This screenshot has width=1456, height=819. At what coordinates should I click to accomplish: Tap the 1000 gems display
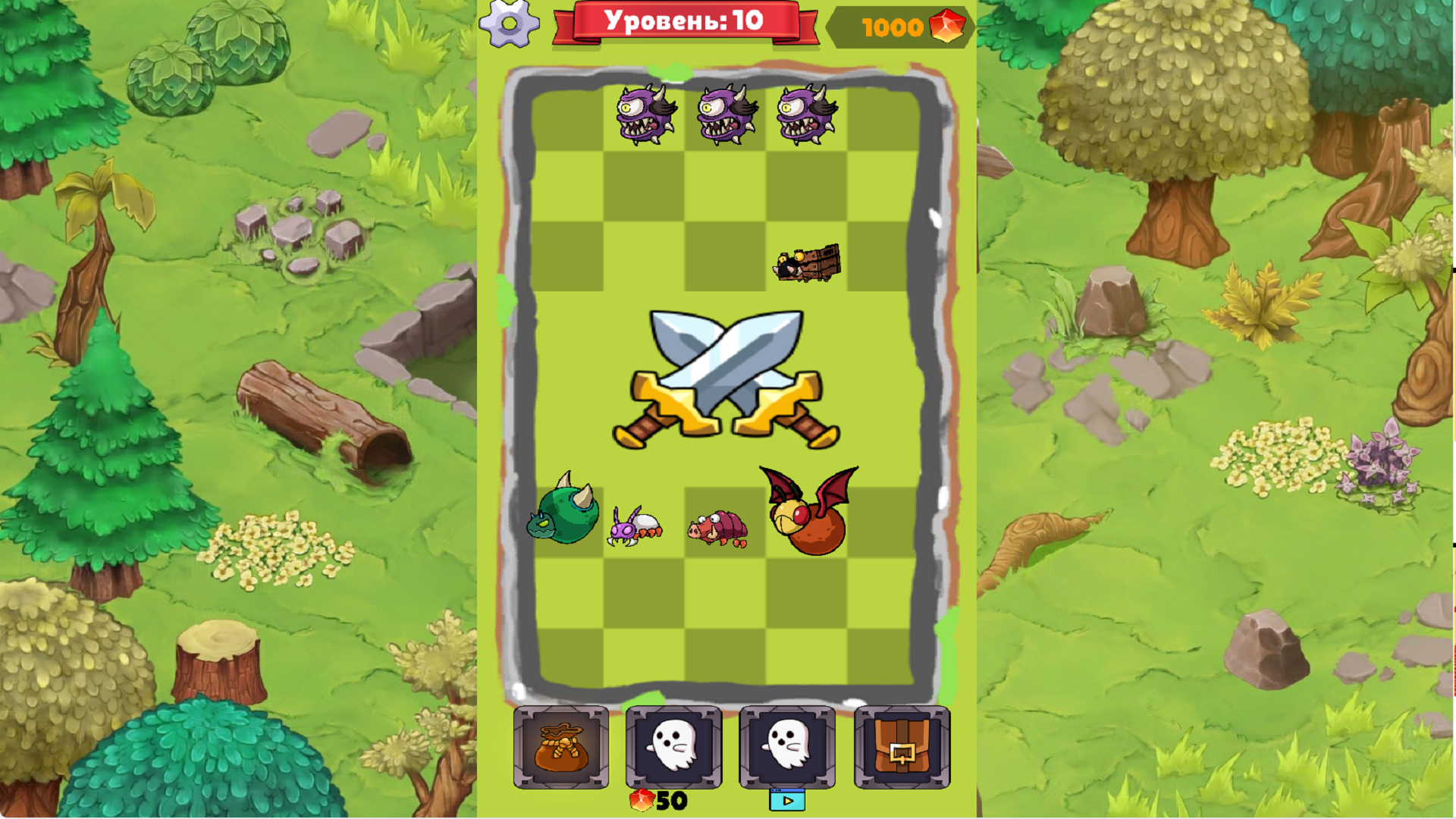tap(895, 25)
